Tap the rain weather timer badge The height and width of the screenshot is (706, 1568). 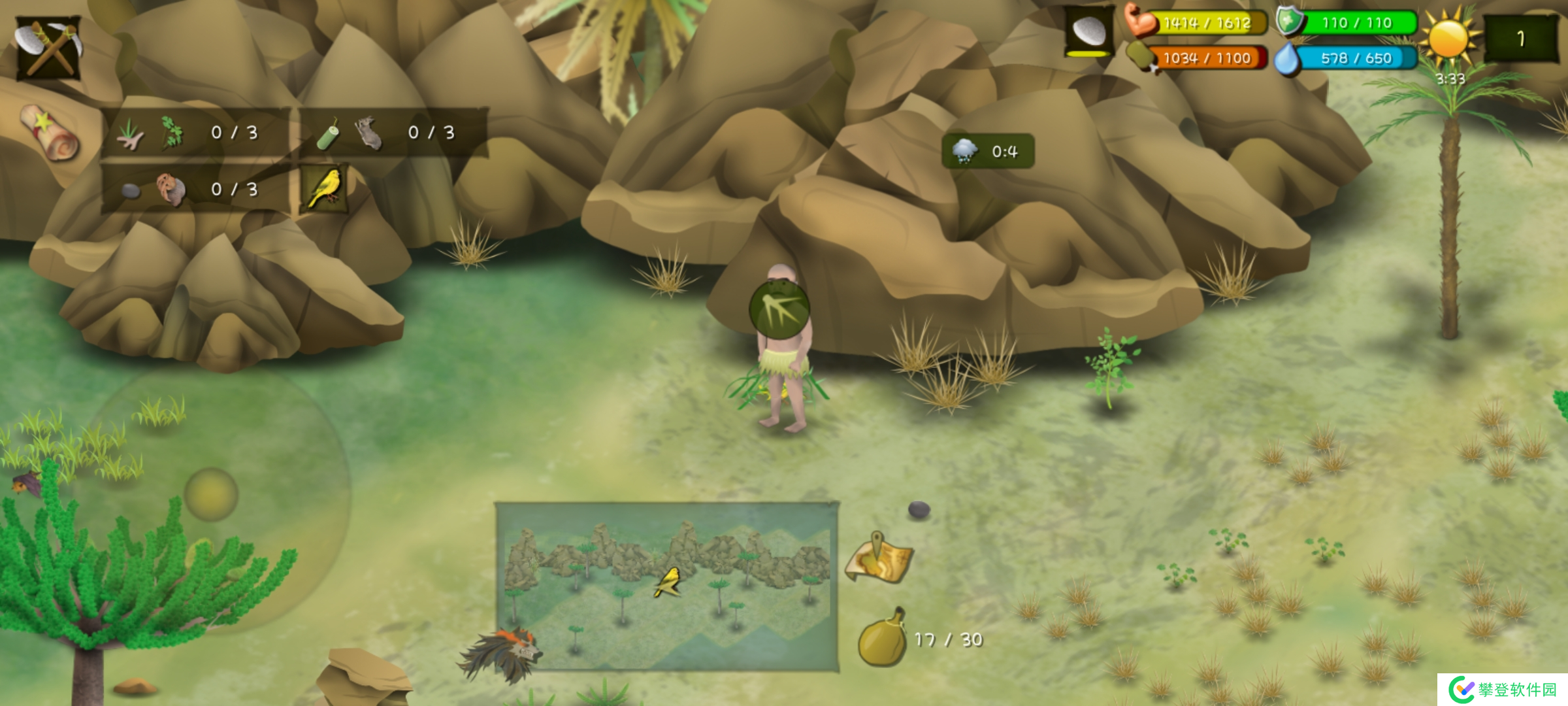coord(987,152)
